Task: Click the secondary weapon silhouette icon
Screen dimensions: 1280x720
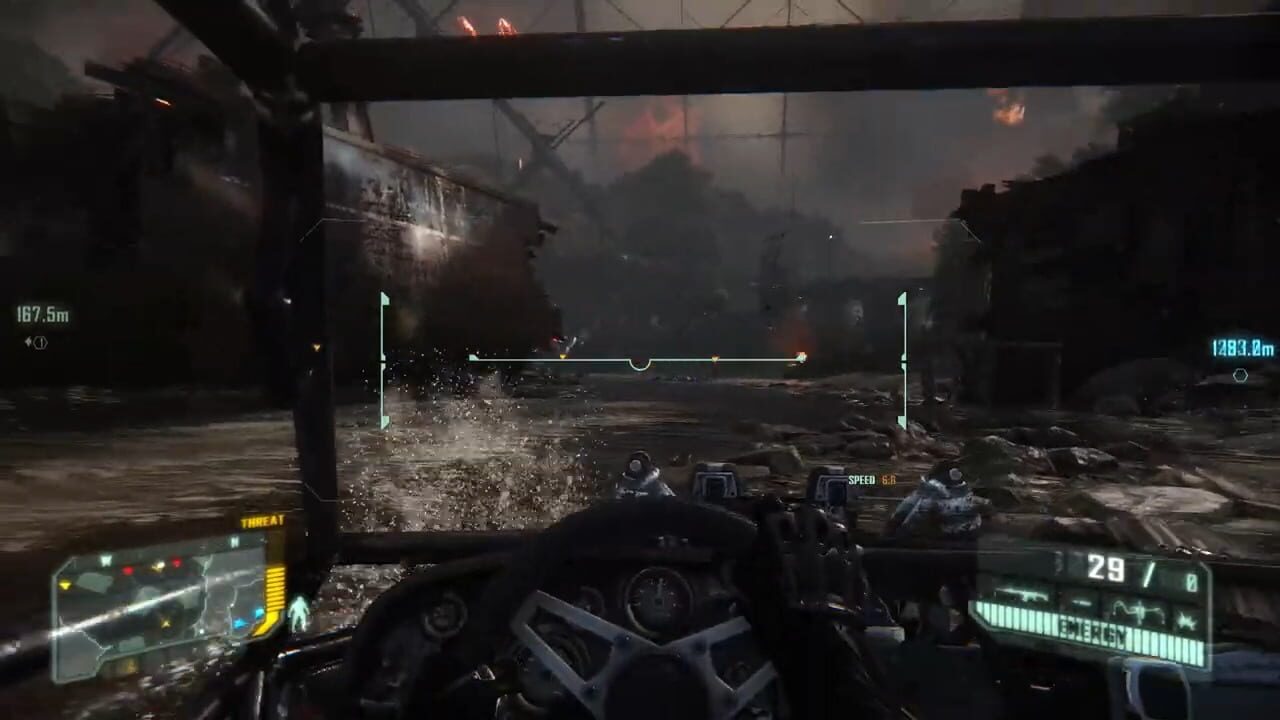Action: pyautogui.click(x=1080, y=602)
